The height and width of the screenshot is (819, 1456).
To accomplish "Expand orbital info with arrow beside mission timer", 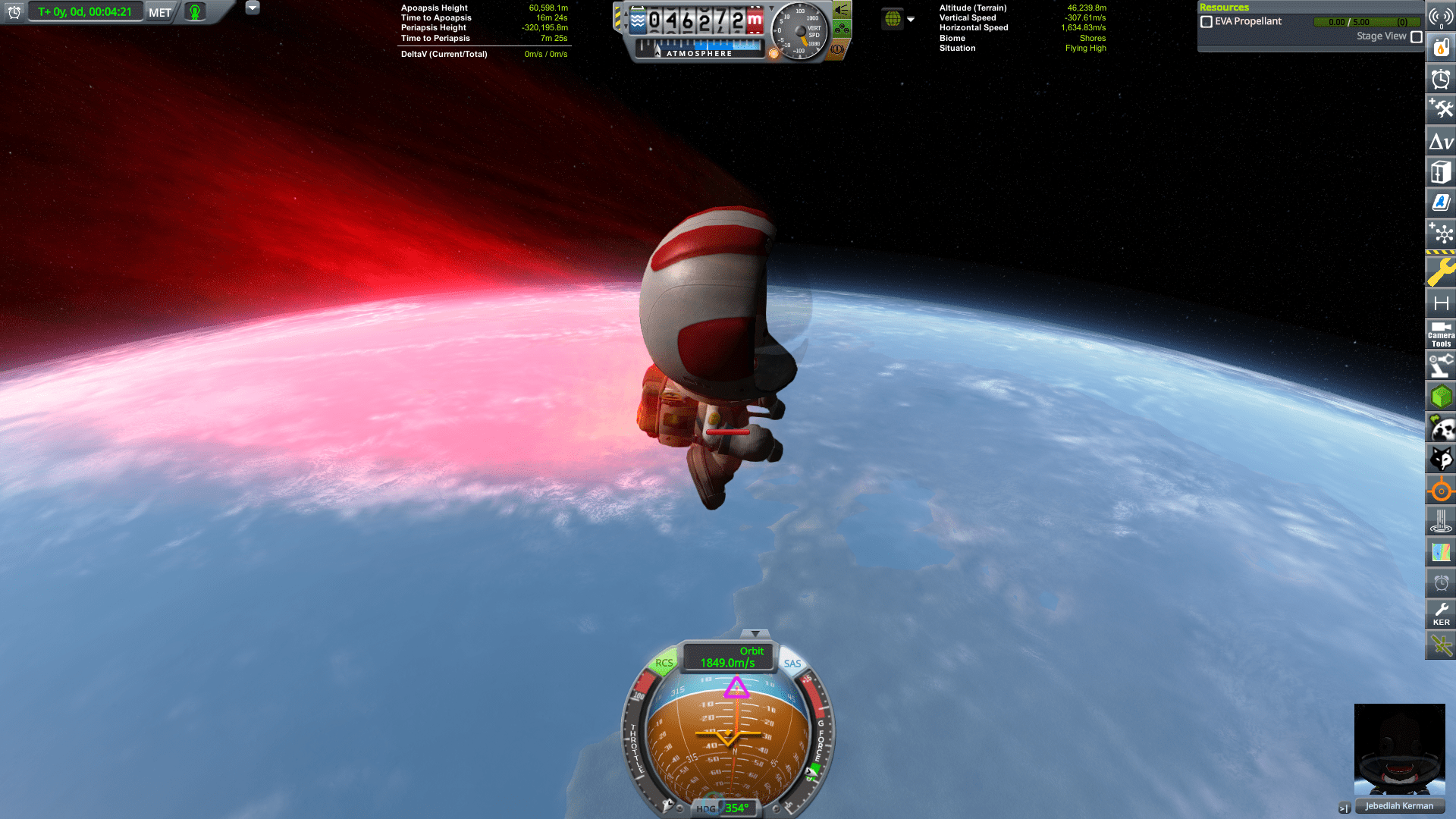I will (253, 8).
